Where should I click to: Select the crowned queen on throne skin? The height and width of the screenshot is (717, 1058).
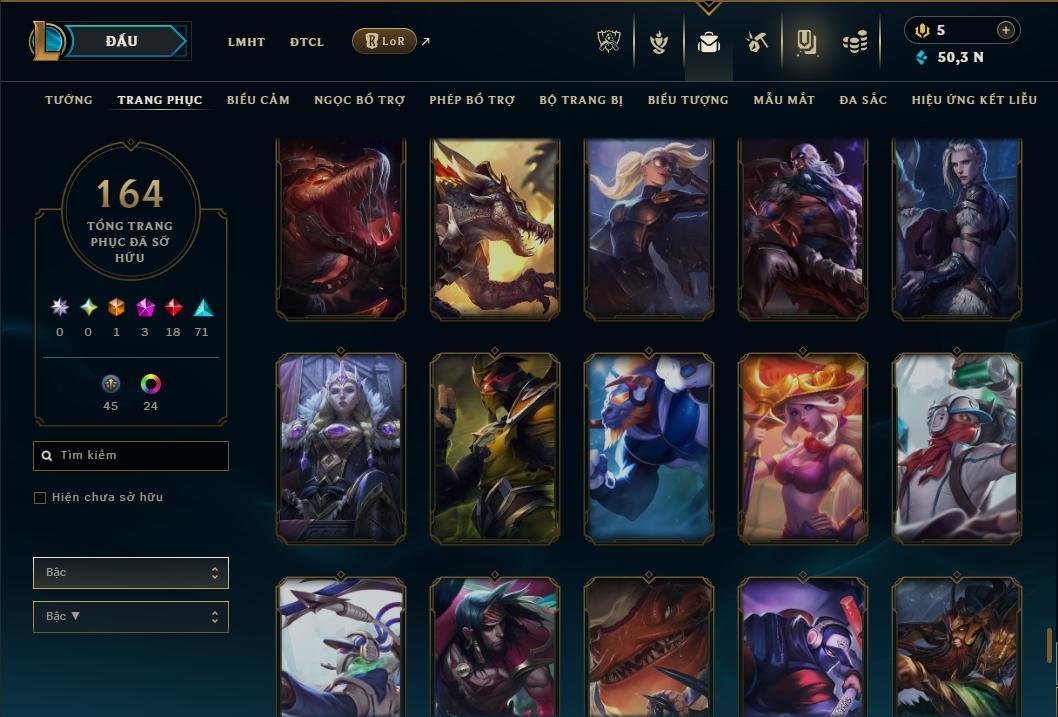tap(341, 448)
